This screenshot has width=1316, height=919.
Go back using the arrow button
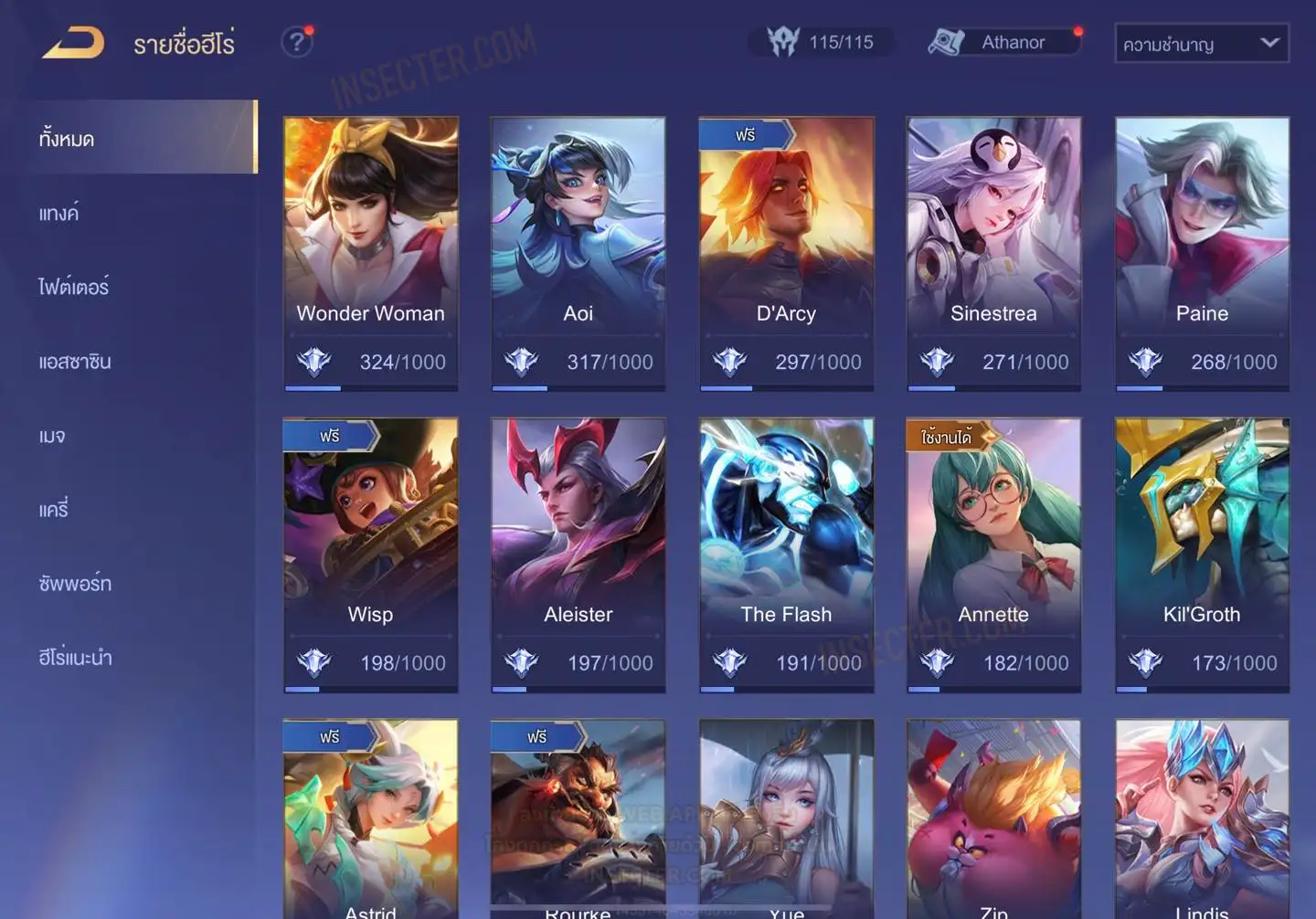click(x=73, y=43)
